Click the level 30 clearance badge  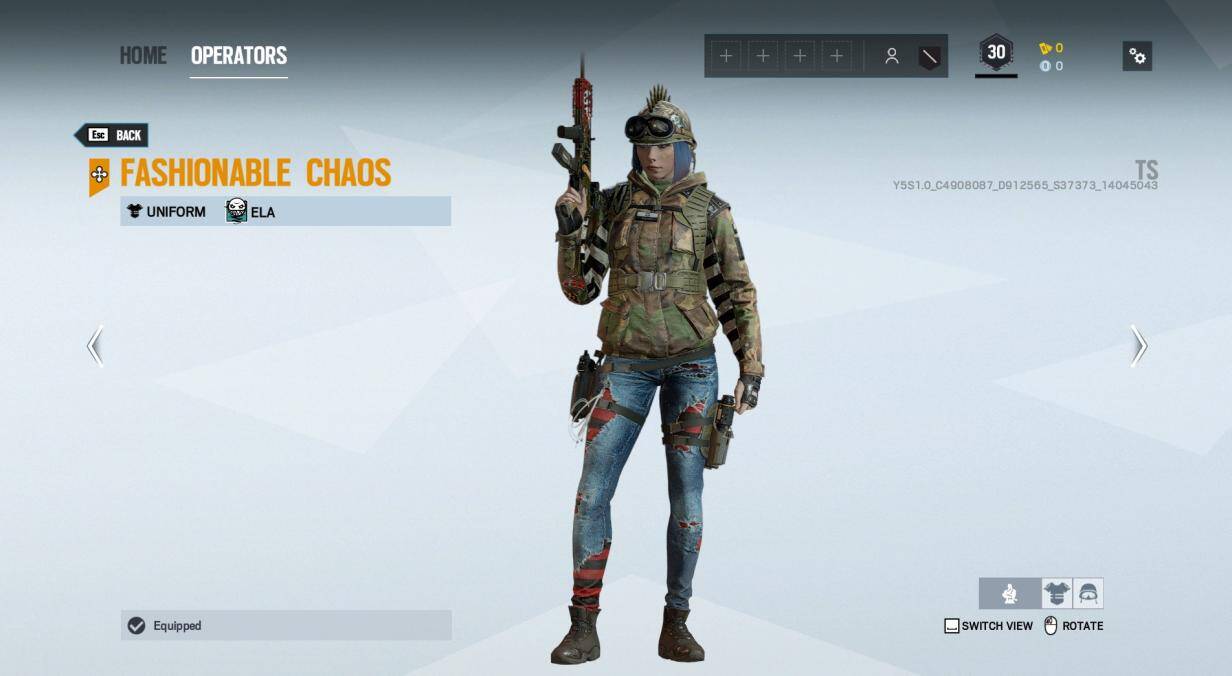(996, 54)
